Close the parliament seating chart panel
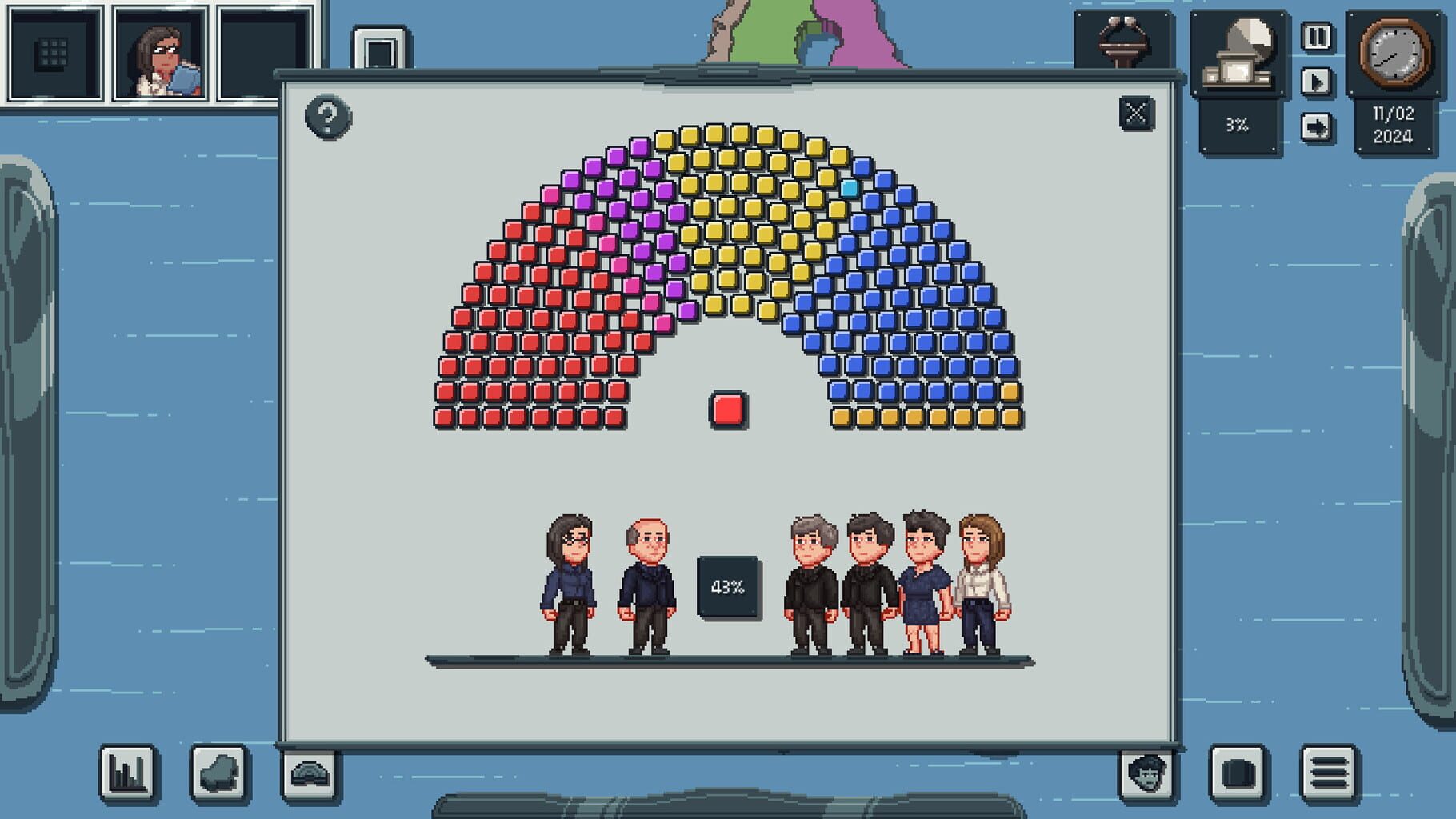 pyautogui.click(x=1137, y=114)
